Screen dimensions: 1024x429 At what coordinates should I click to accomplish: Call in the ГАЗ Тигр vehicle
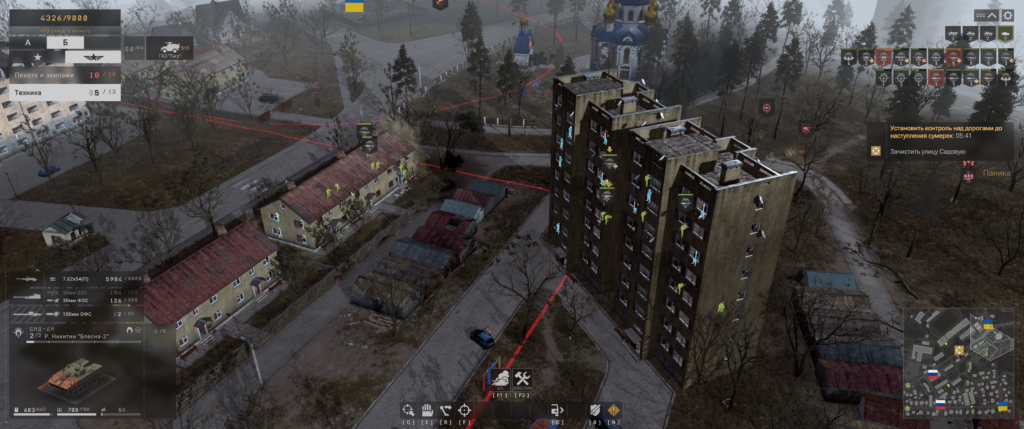[x=170, y=48]
